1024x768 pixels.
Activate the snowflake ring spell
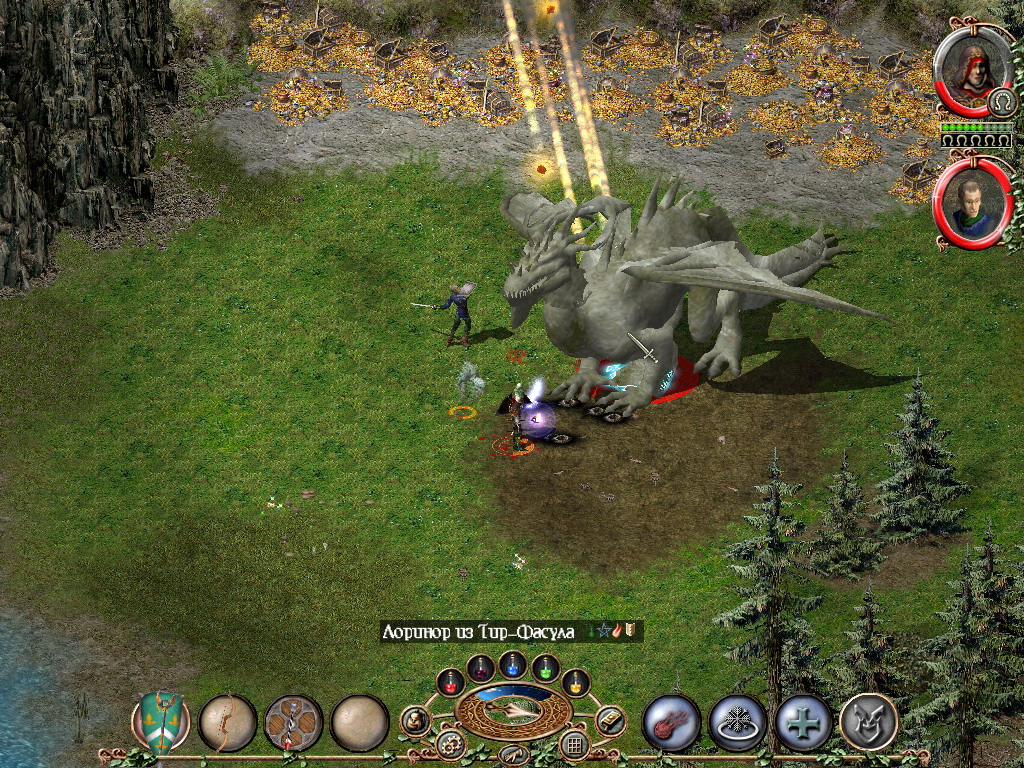tap(737, 722)
